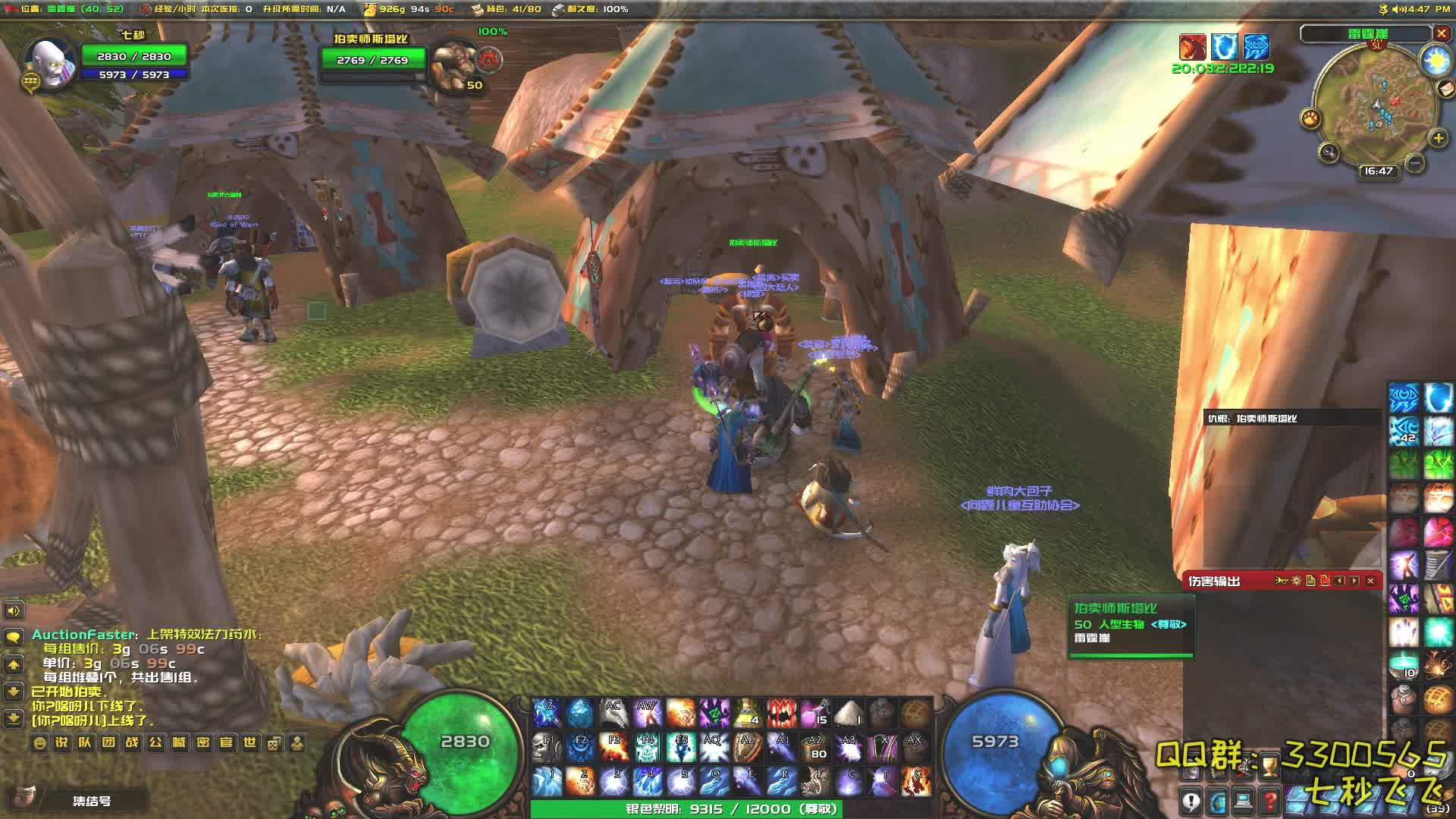Image resolution: width=1456 pixels, height=819 pixels.
Task: Use the yellow potion flask with count 4
Action: click(747, 713)
